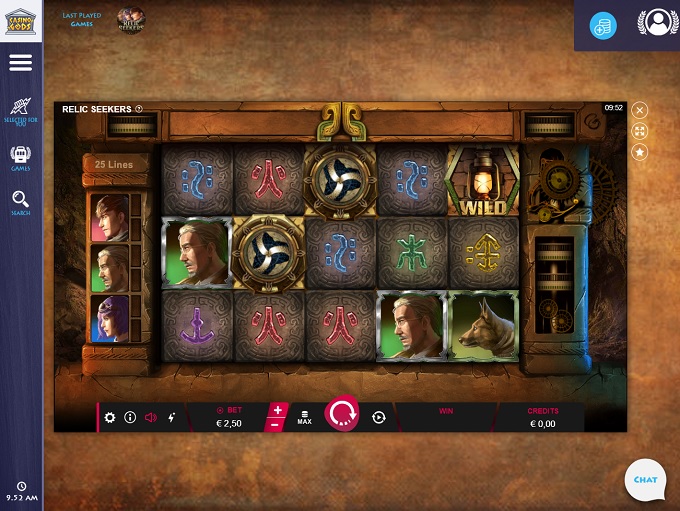Open the deposit coins button

click(x=603, y=27)
